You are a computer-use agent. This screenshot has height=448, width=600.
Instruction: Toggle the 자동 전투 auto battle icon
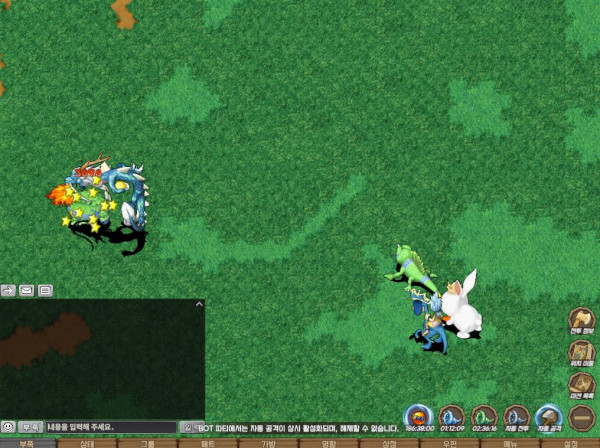[x=516, y=418]
